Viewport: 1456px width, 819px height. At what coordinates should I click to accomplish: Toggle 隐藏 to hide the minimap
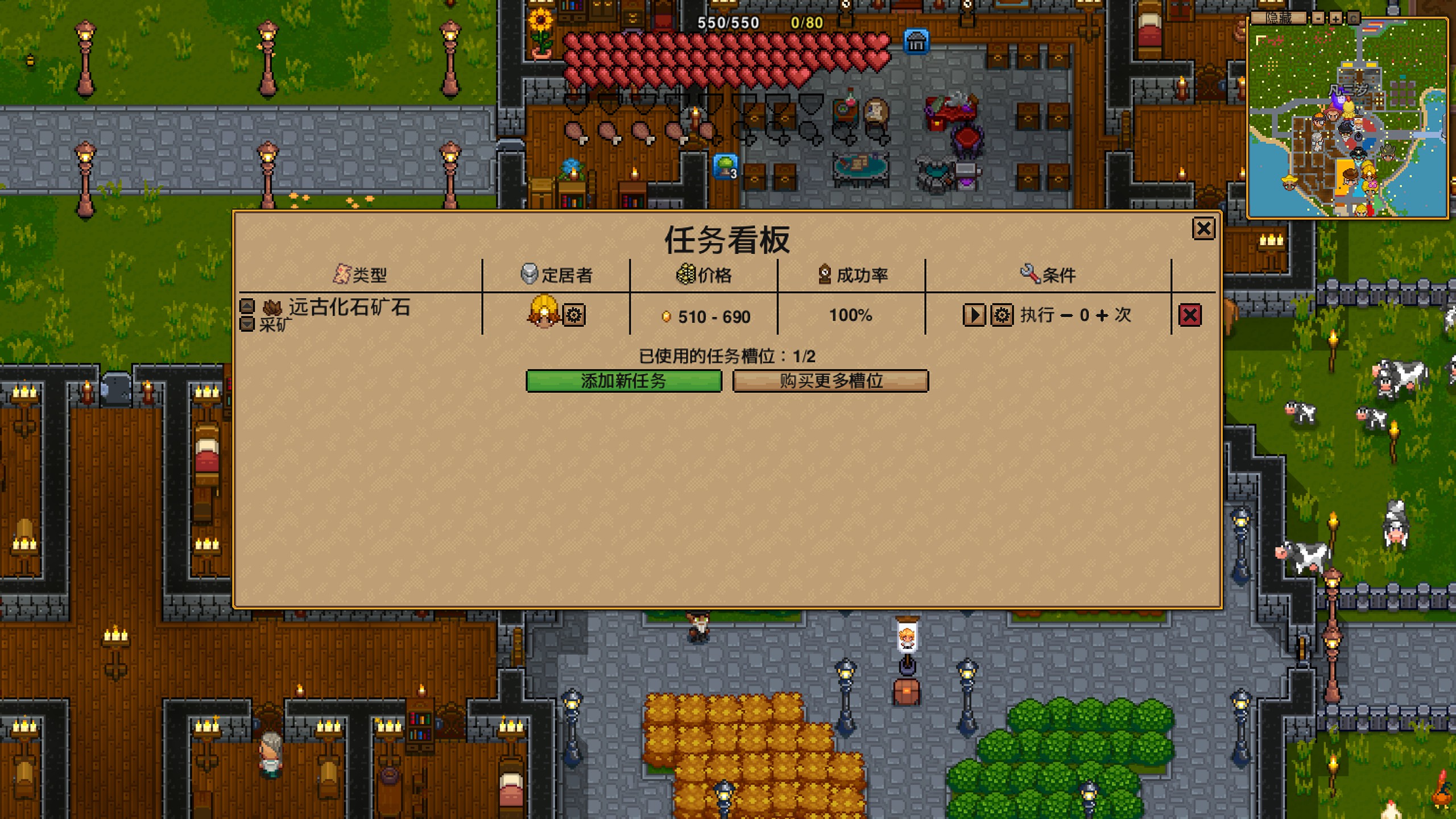click(x=1279, y=18)
